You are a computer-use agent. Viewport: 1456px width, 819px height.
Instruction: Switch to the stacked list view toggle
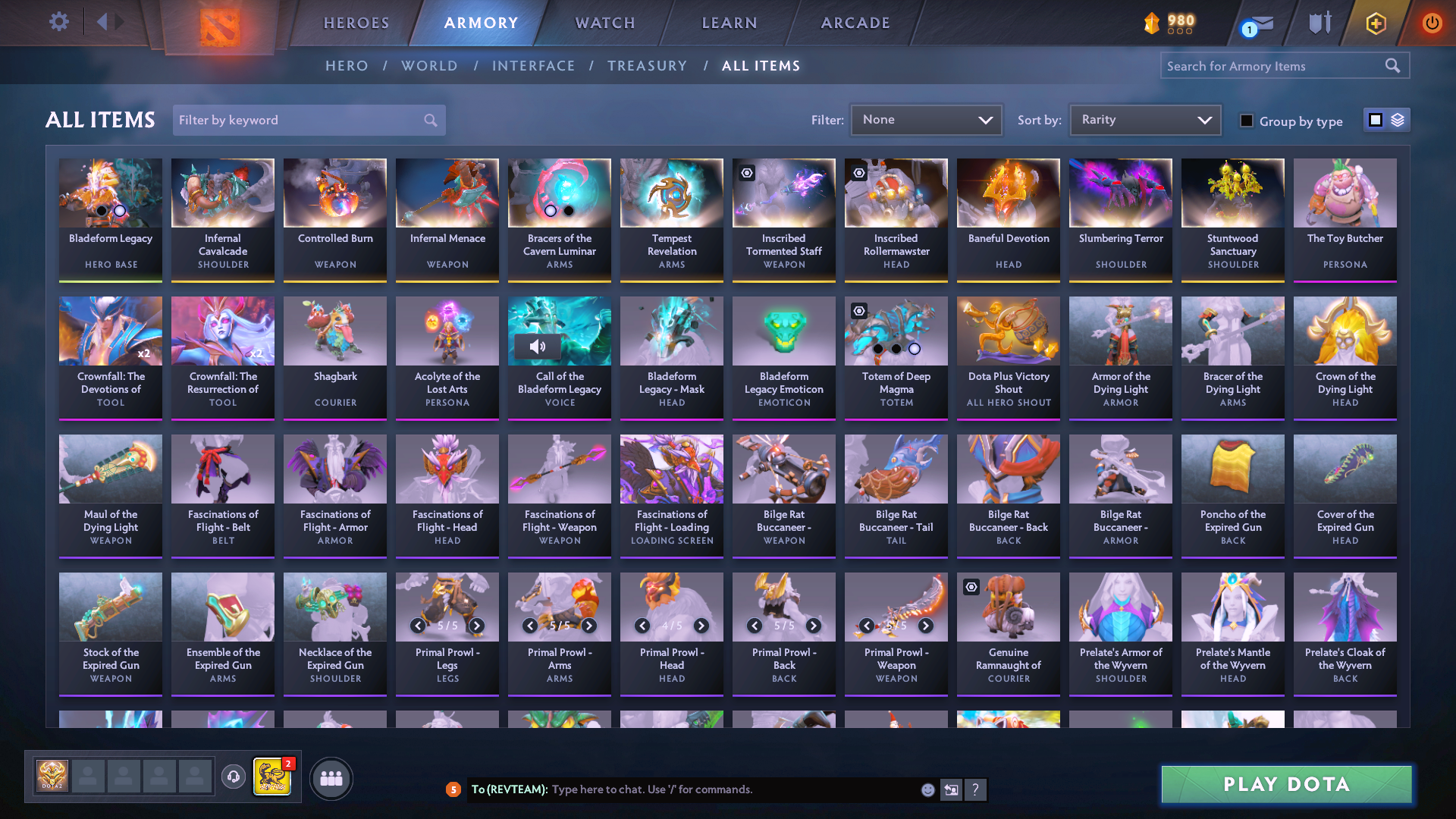click(x=1396, y=119)
